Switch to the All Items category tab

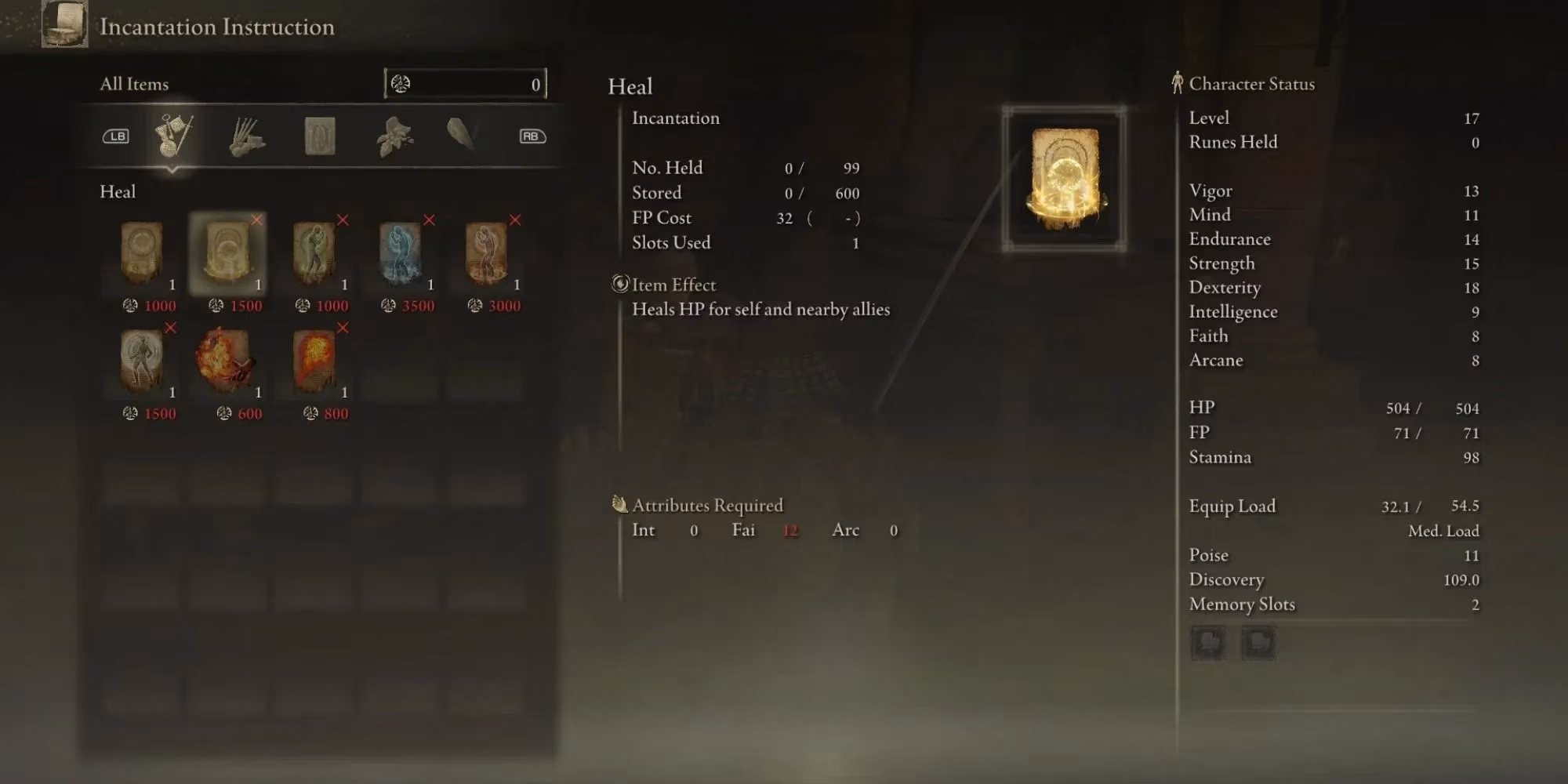coord(173,136)
